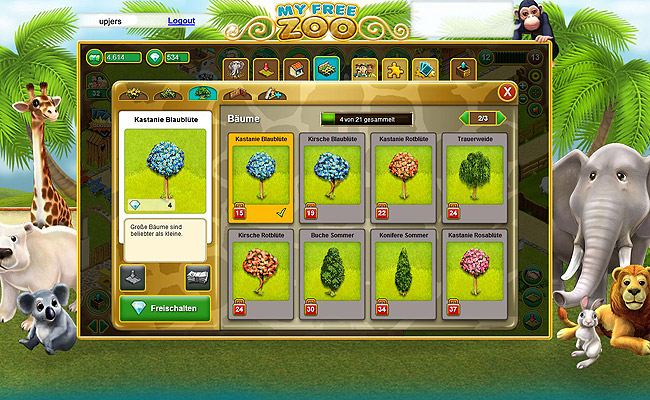
Task: Click the gray storage shed button
Action: pos(198,277)
